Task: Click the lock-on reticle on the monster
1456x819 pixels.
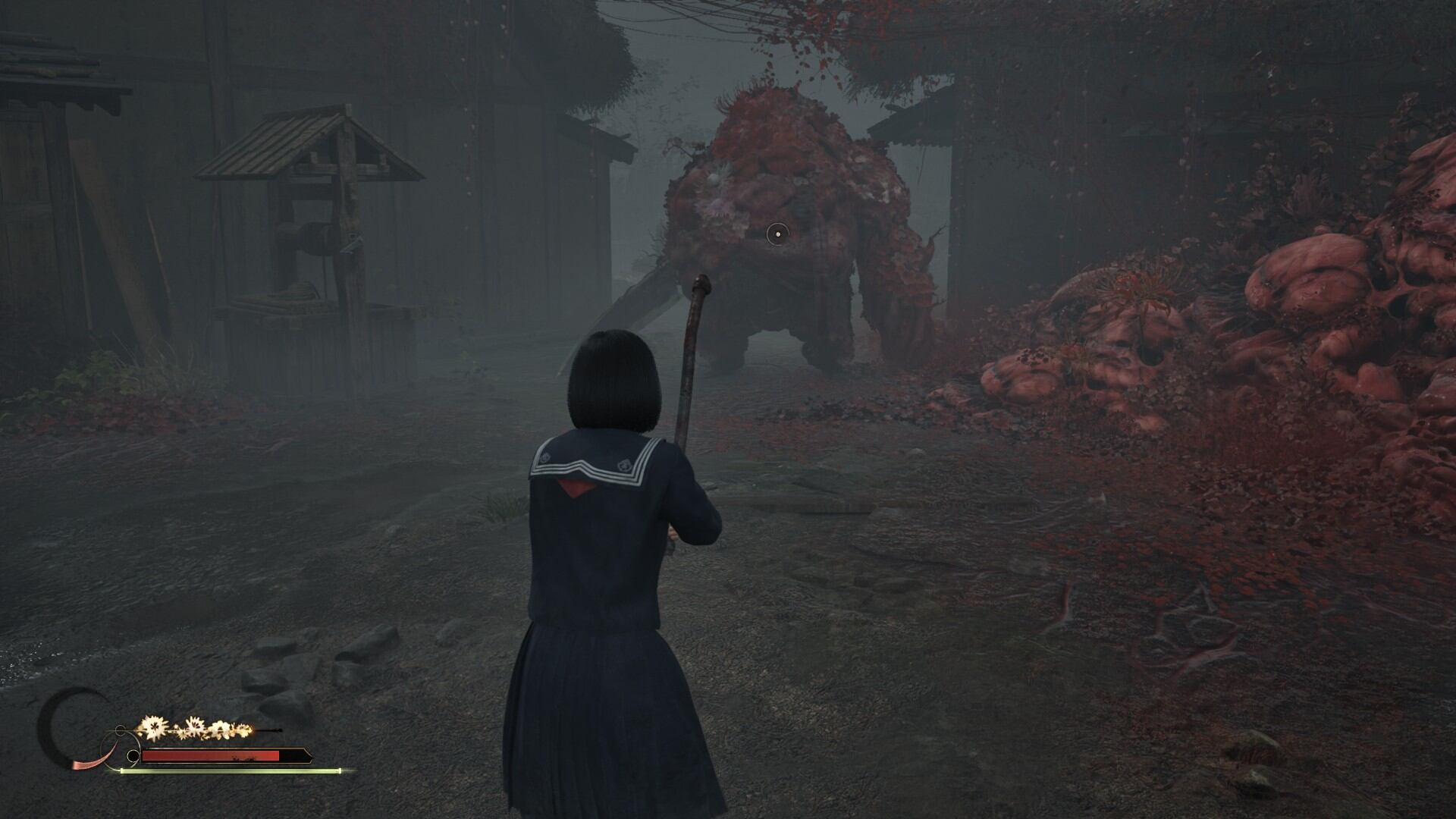Action: click(777, 234)
